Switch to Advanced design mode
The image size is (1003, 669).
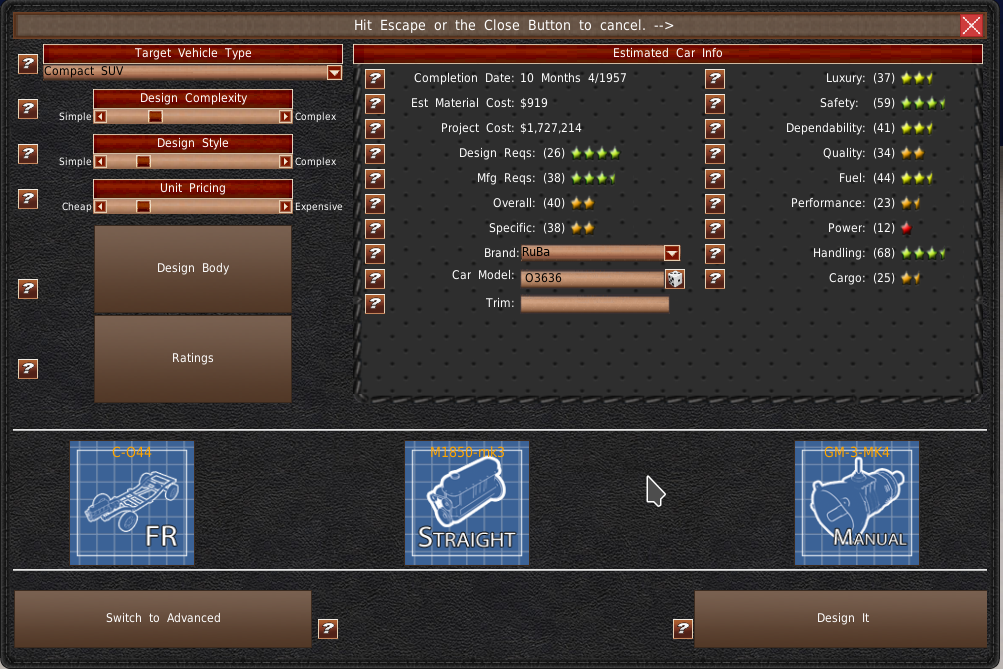pyautogui.click(x=162, y=618)
